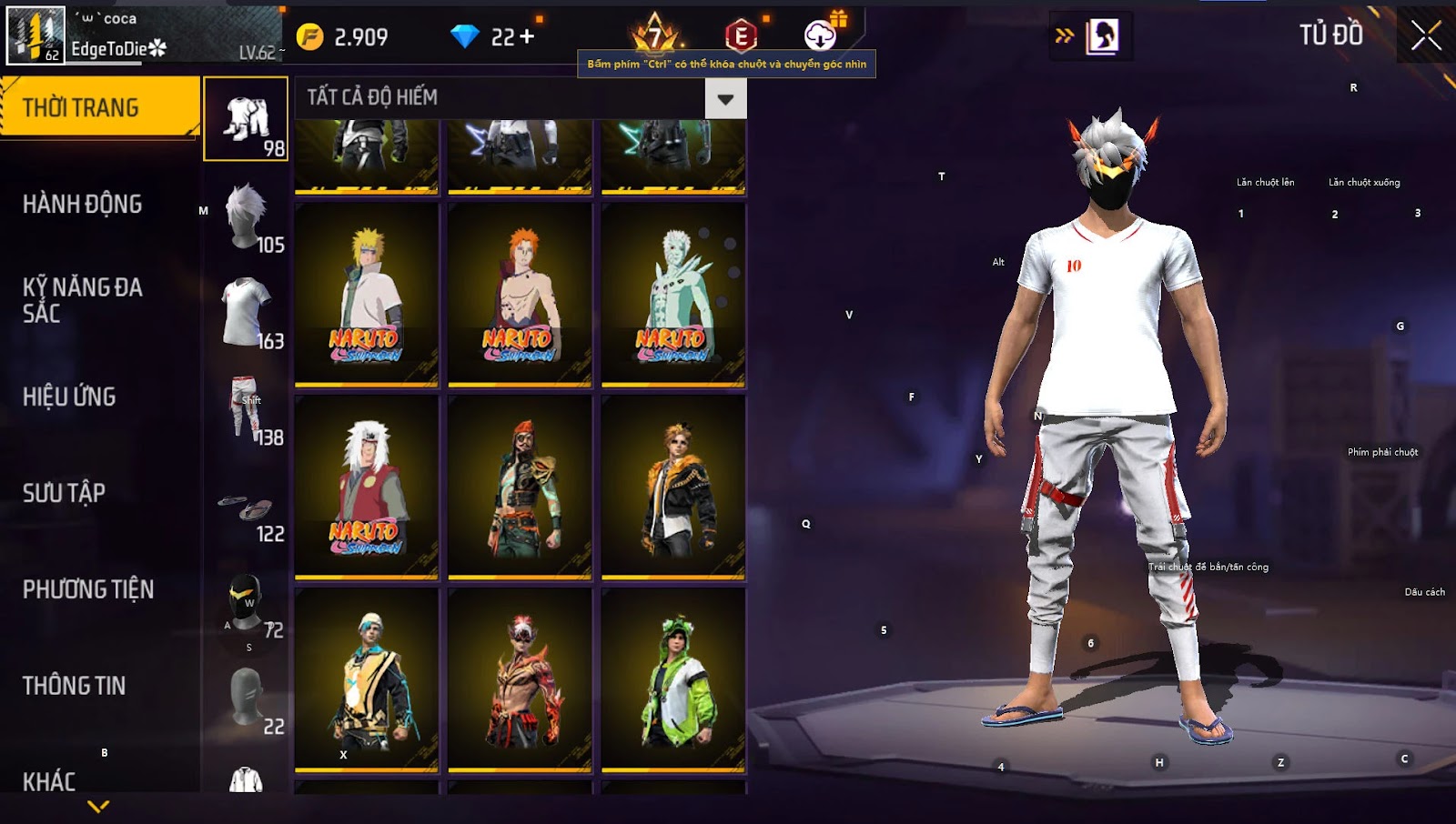1456x824 pixels.
Task: Close the wardrobe with the X button
Action: tap(1425, 36)
